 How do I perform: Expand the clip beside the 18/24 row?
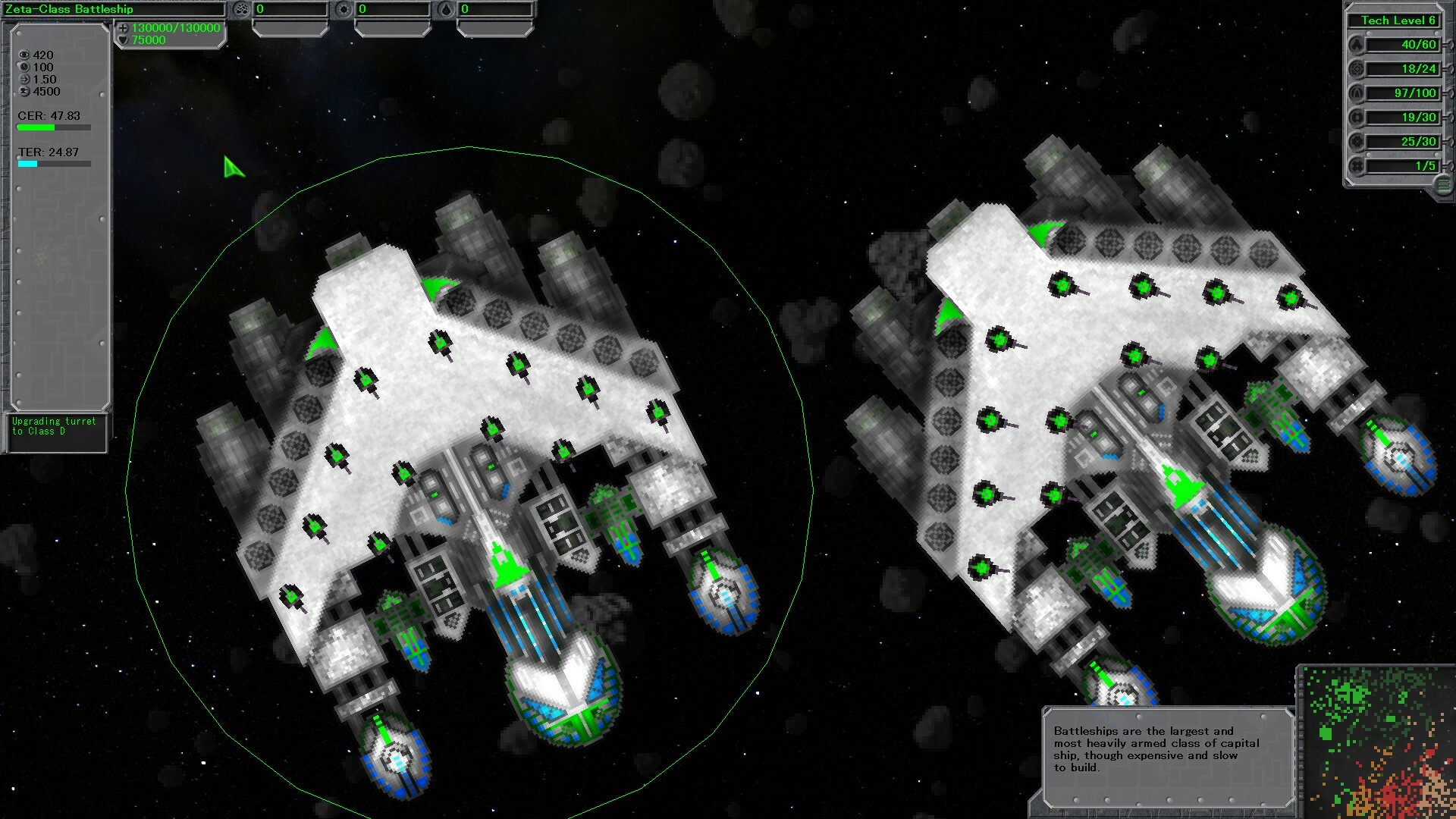tap(1450, 69)
